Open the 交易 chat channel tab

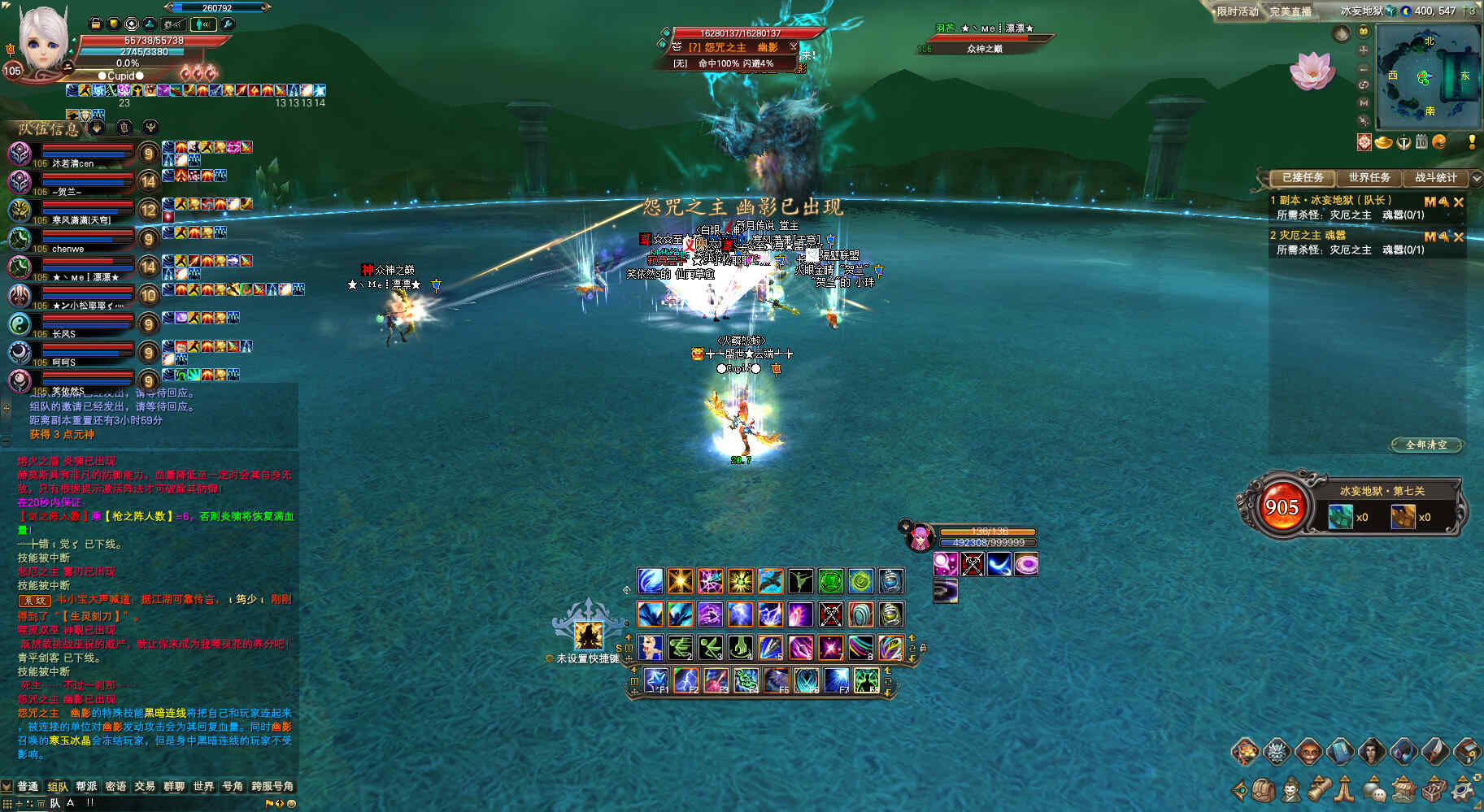[x=145, y=786]
